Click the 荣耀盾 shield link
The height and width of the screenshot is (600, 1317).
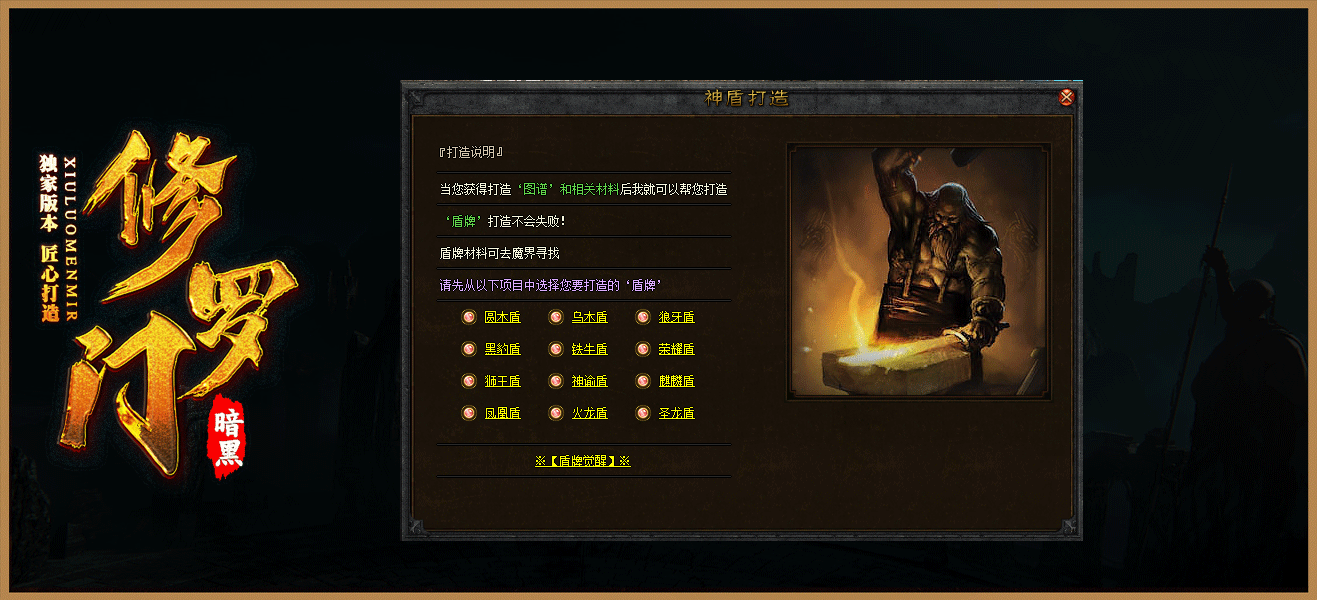click(676, 350)
